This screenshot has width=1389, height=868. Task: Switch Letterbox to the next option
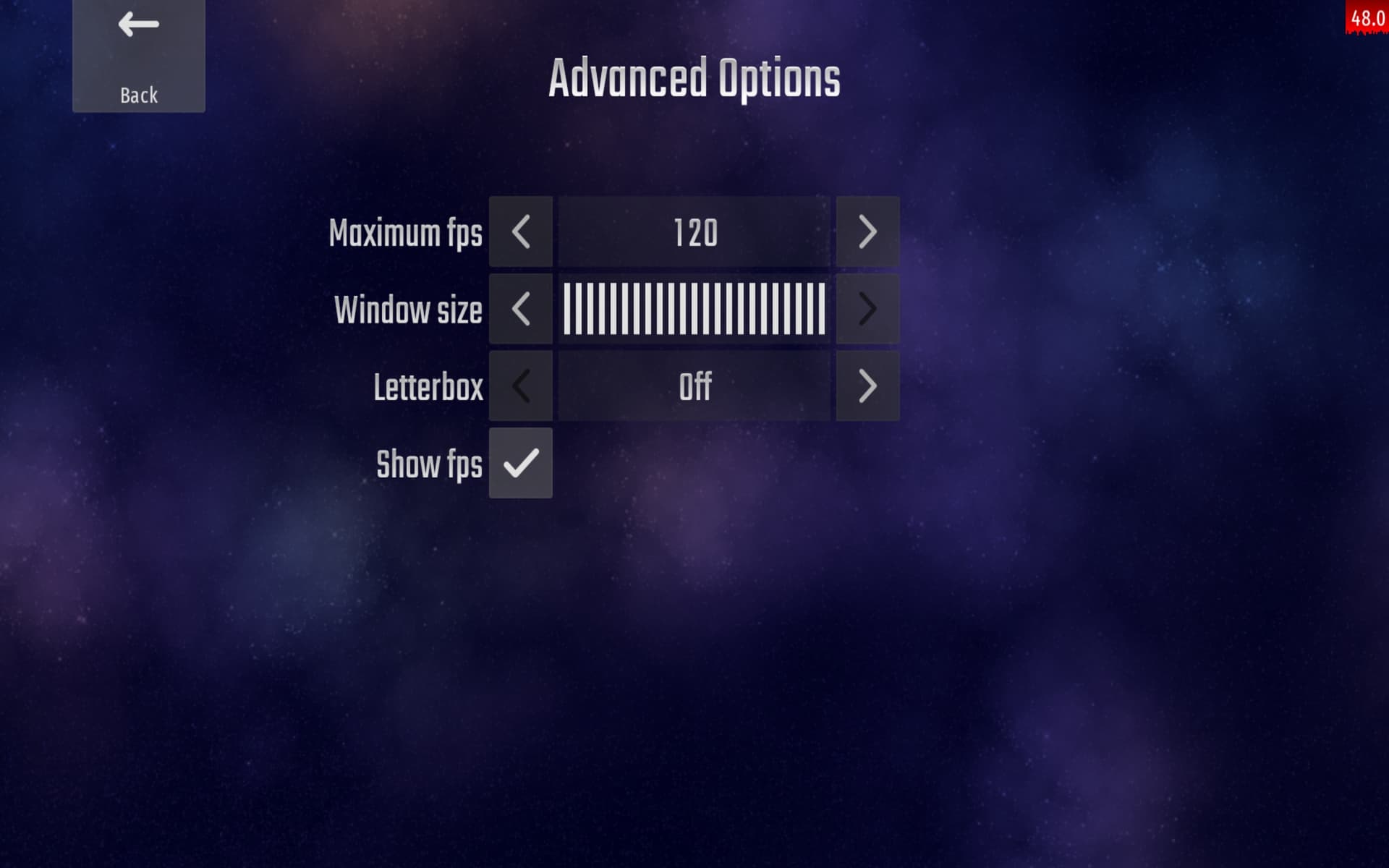867,386
